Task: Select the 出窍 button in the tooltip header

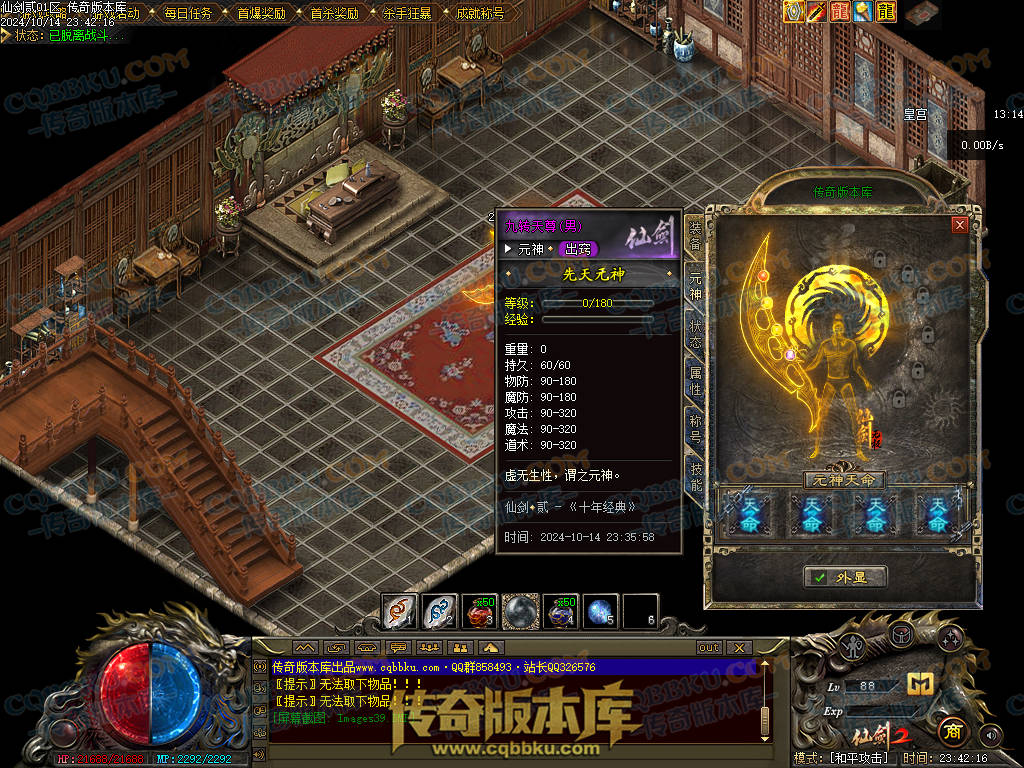Action: [578, 249]
